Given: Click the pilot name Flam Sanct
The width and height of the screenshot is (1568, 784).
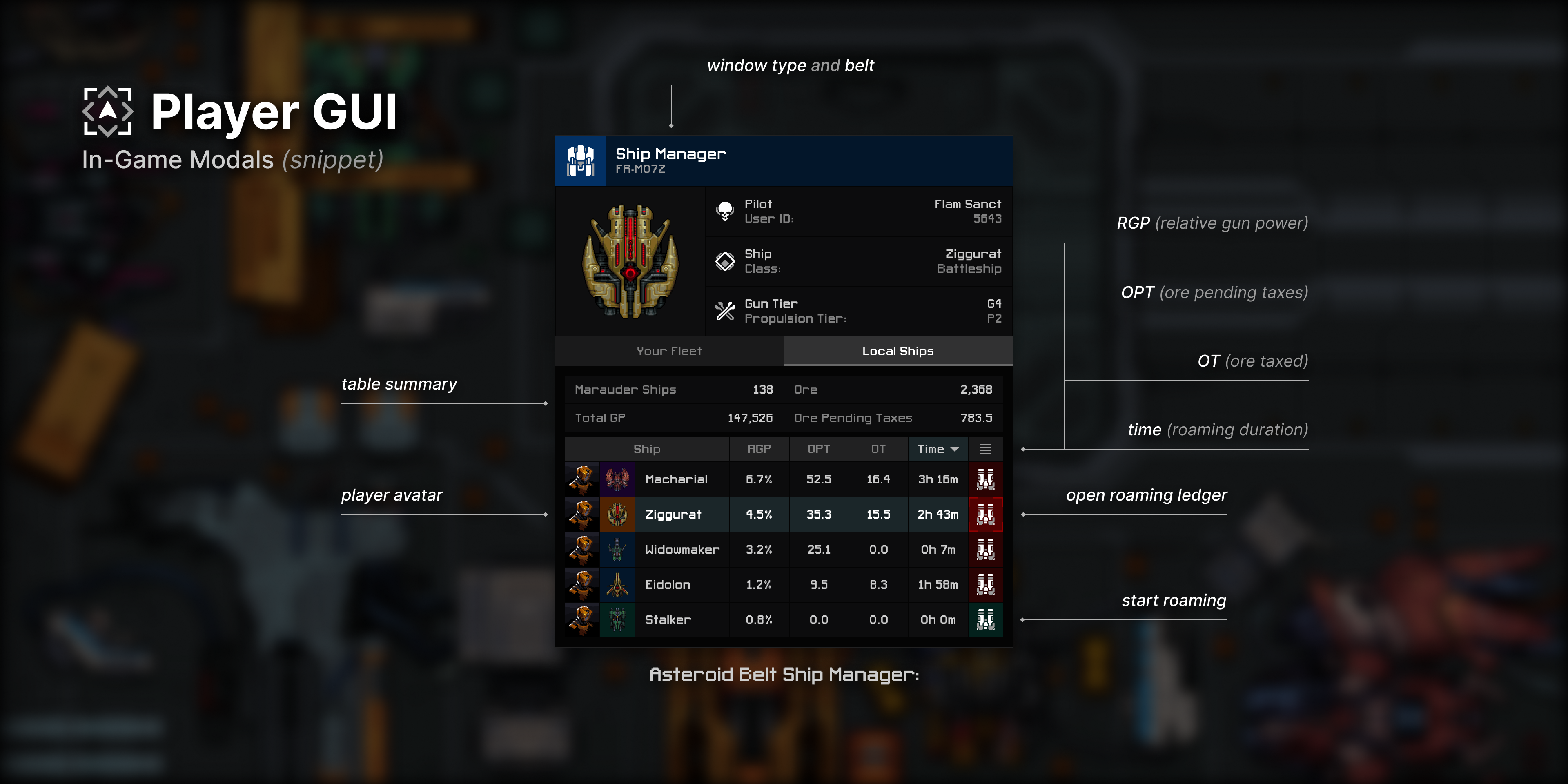Looking at the screenshot, I should click(x=968, y=204).
